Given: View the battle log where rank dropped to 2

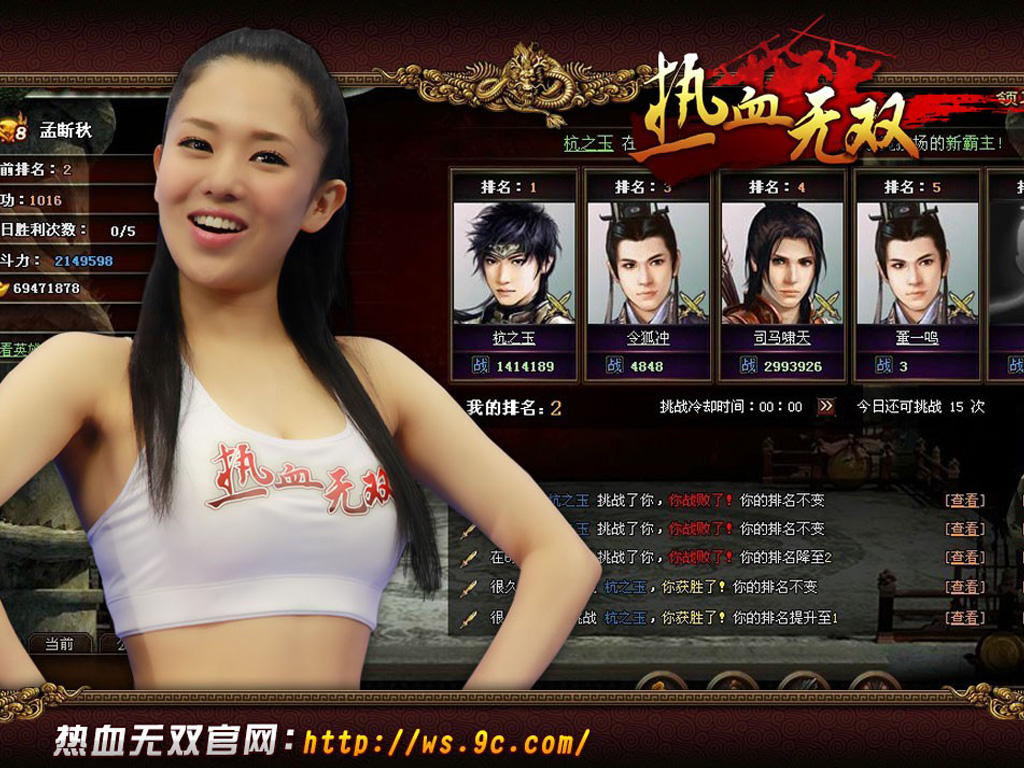Looking at the screenshot, I should coord(965,557).
